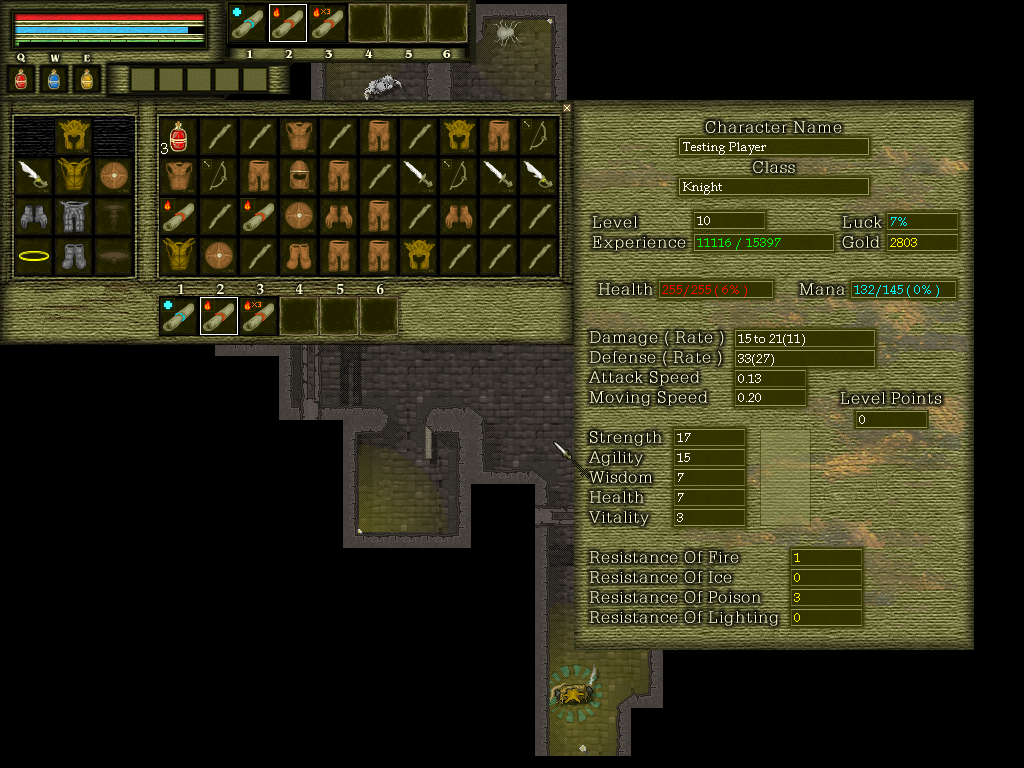Activate the blue cross scroll in HUD hotbar

[248, 23]
